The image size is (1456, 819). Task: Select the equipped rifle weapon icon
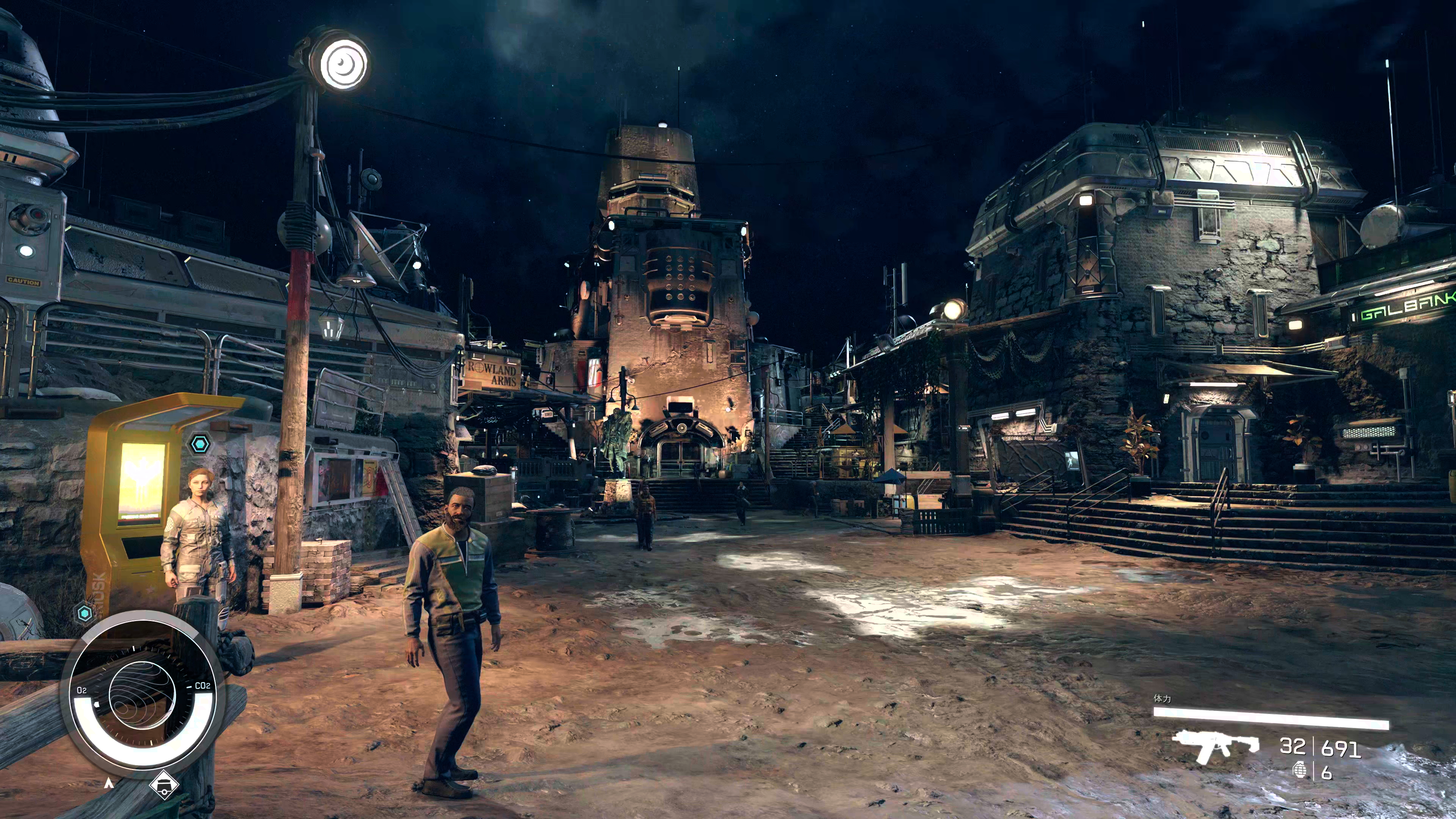click(1214, 747)
